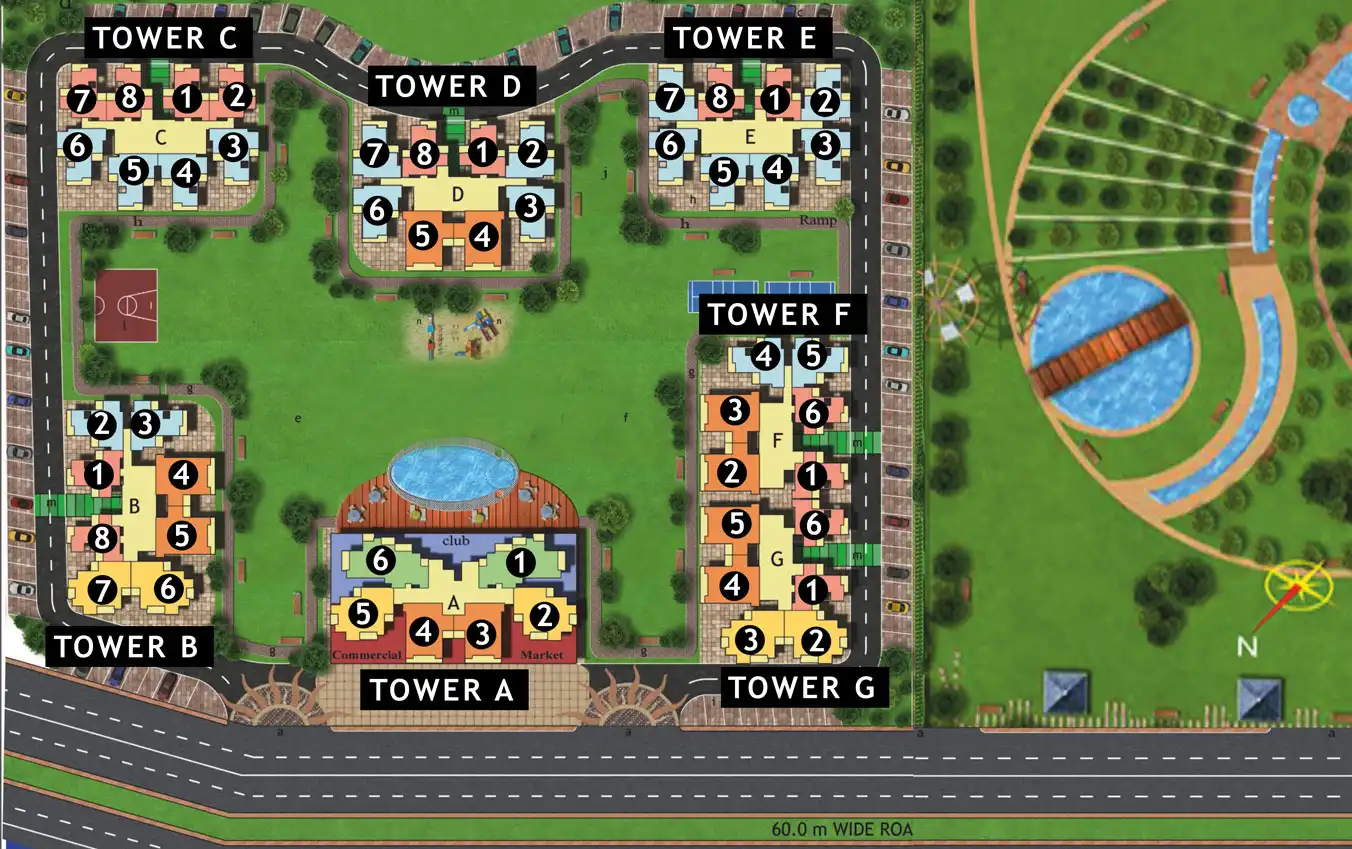Select unit marker 8 in Tower C
This screenshot has width=1352, height=849.
coord(129,99)
